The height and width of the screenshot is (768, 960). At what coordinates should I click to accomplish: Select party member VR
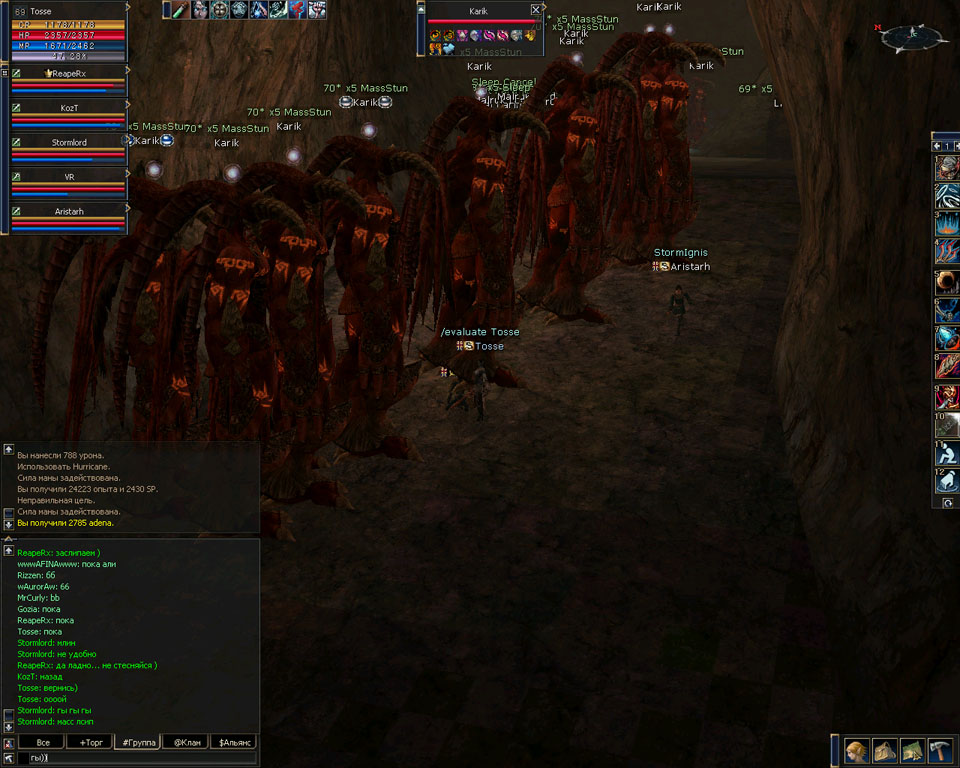(x=70, y=176)
